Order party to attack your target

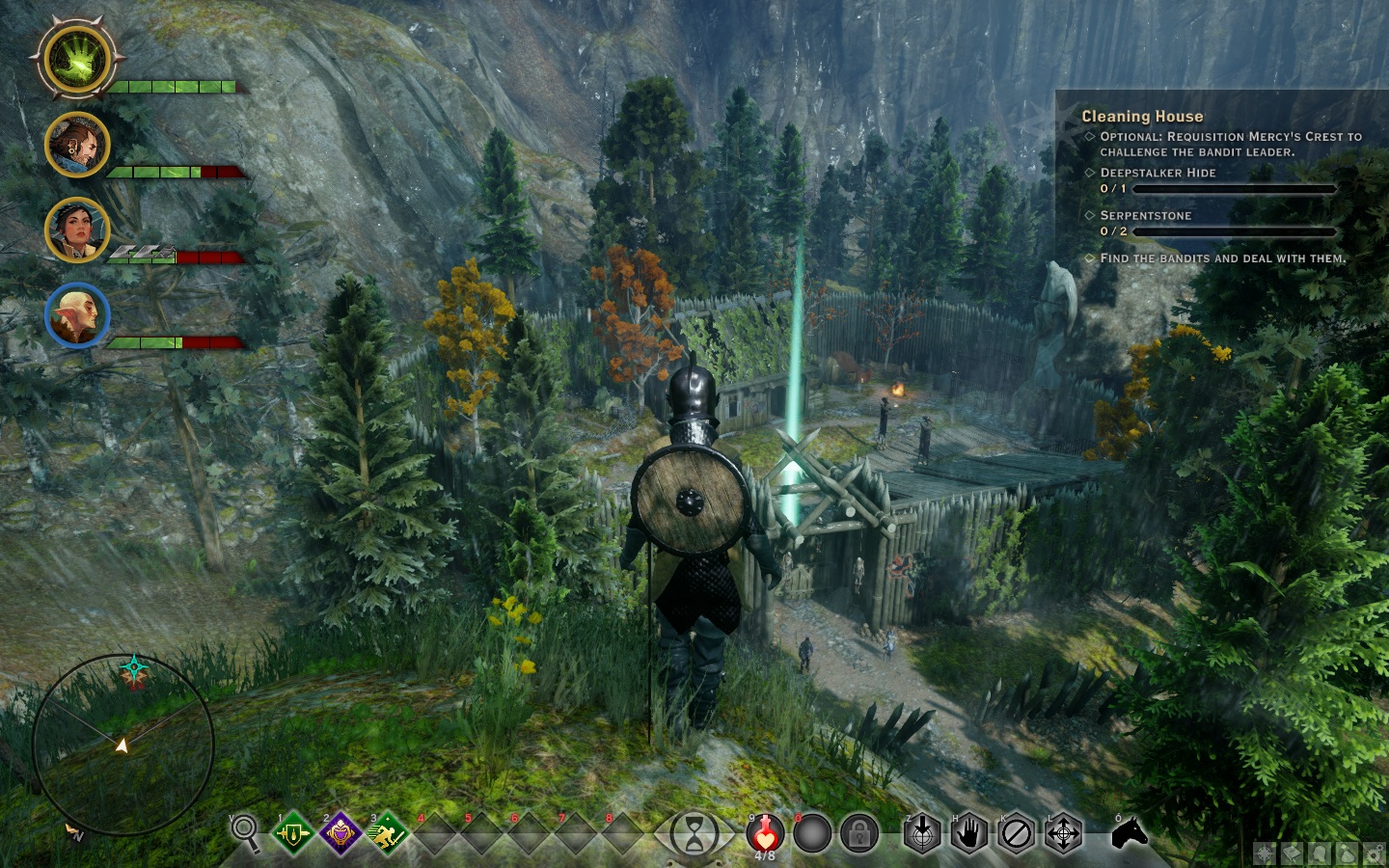tap(921, 833)
